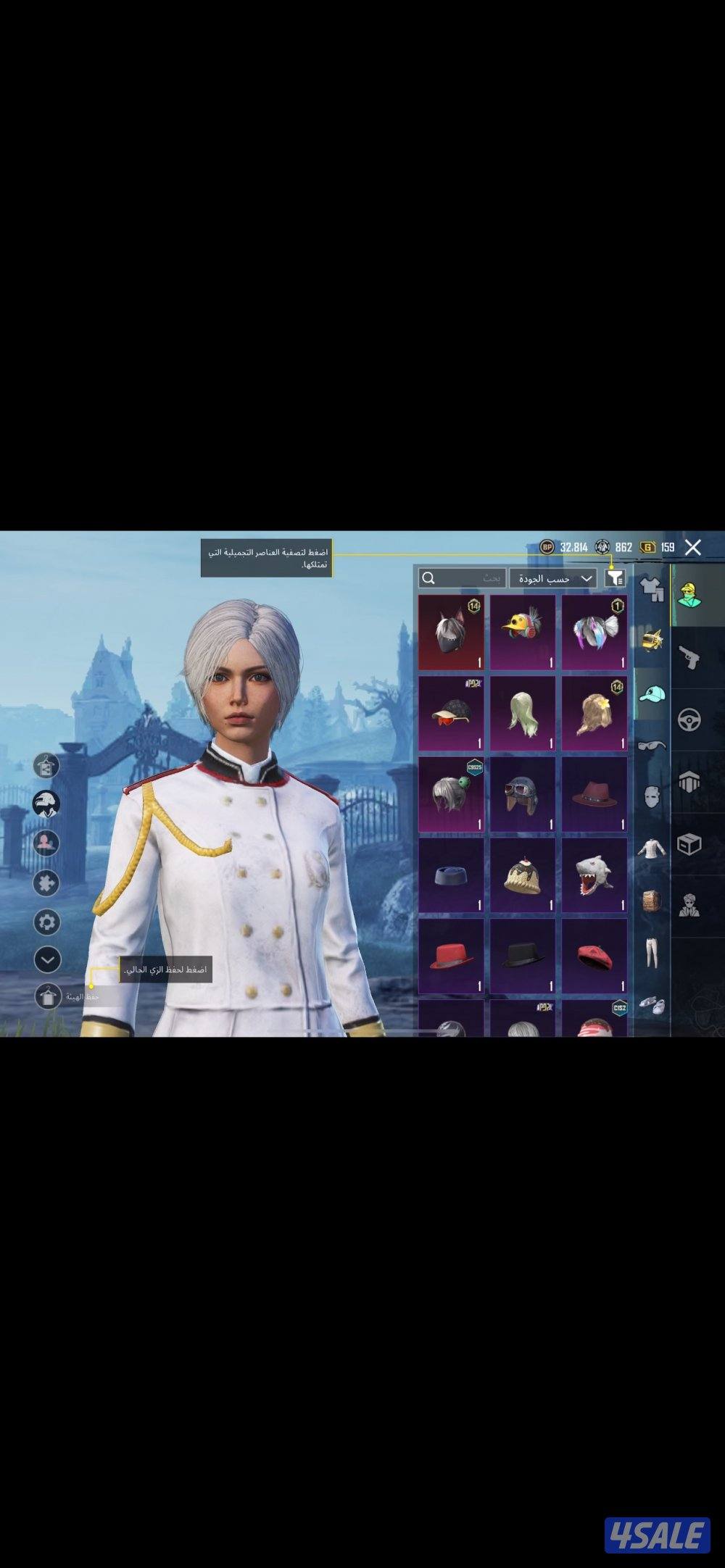
Task: Open the box crate tab
Action: coord(689,843)
